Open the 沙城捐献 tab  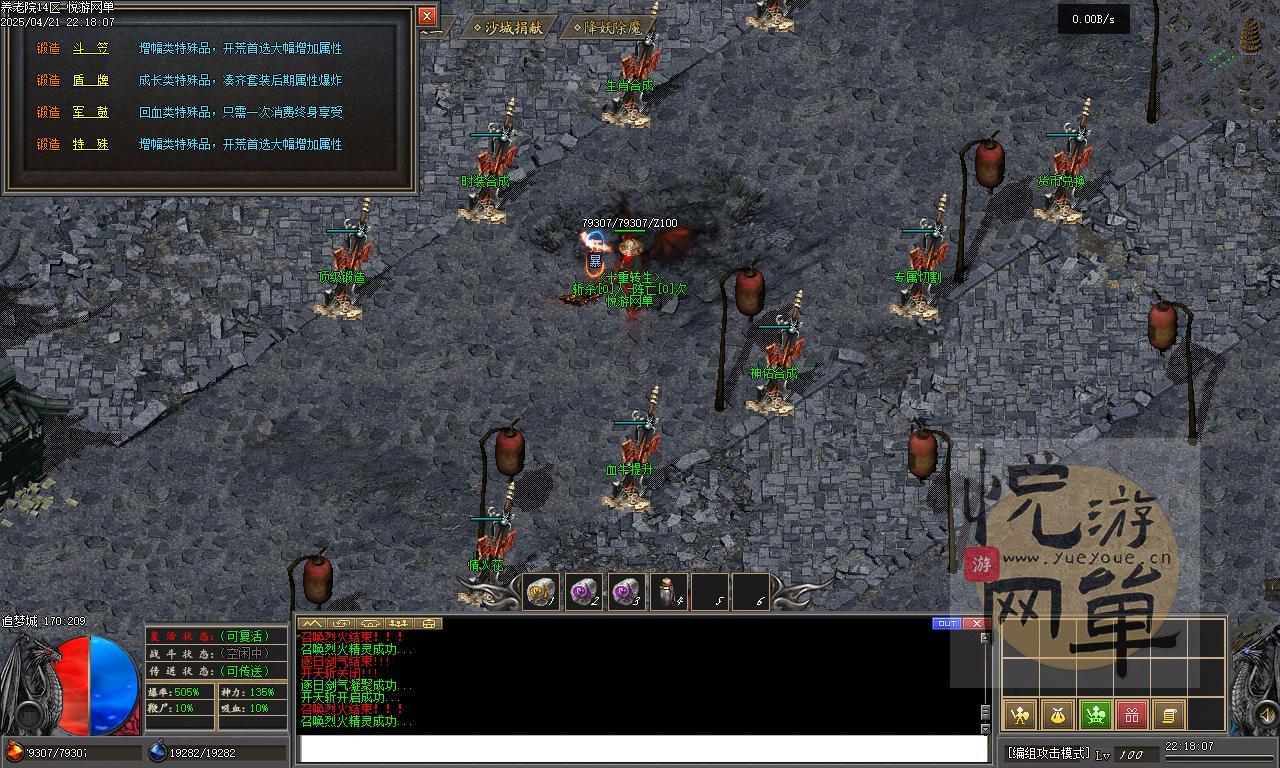click(508, 28)
